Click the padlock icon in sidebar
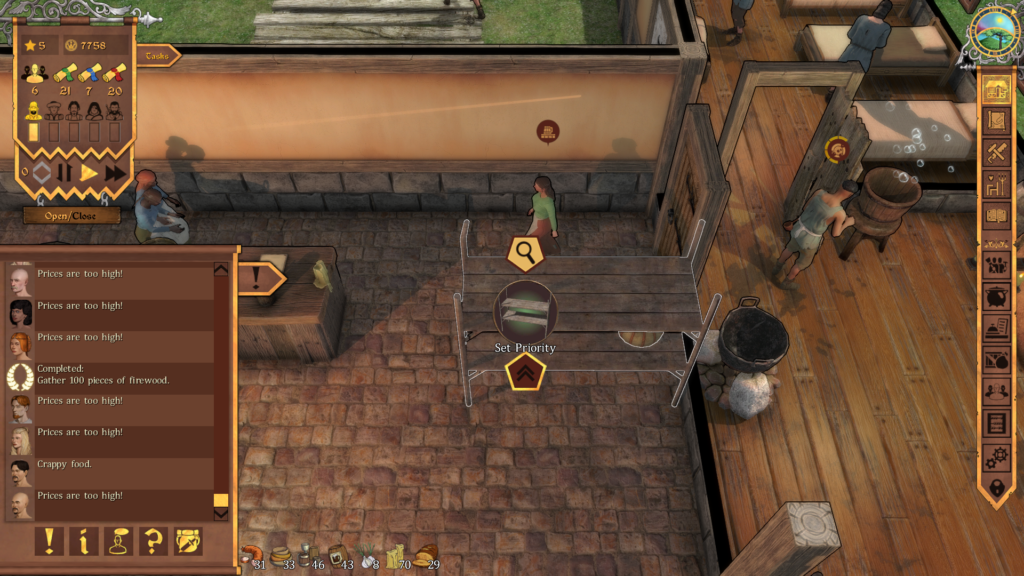 point(996,487)
